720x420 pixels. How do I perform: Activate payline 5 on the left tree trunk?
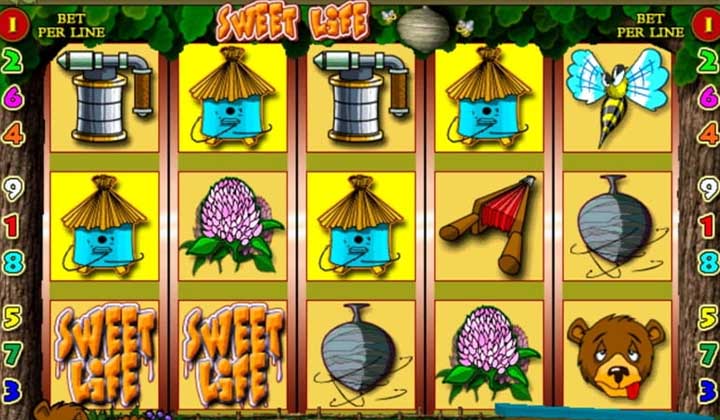13,319
